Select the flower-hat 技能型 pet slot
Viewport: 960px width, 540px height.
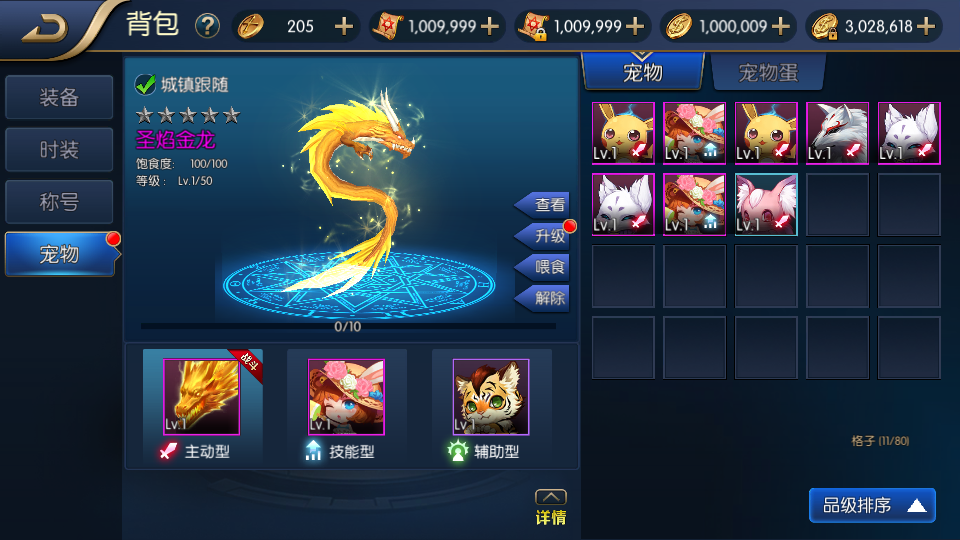[x=346, y=397]
